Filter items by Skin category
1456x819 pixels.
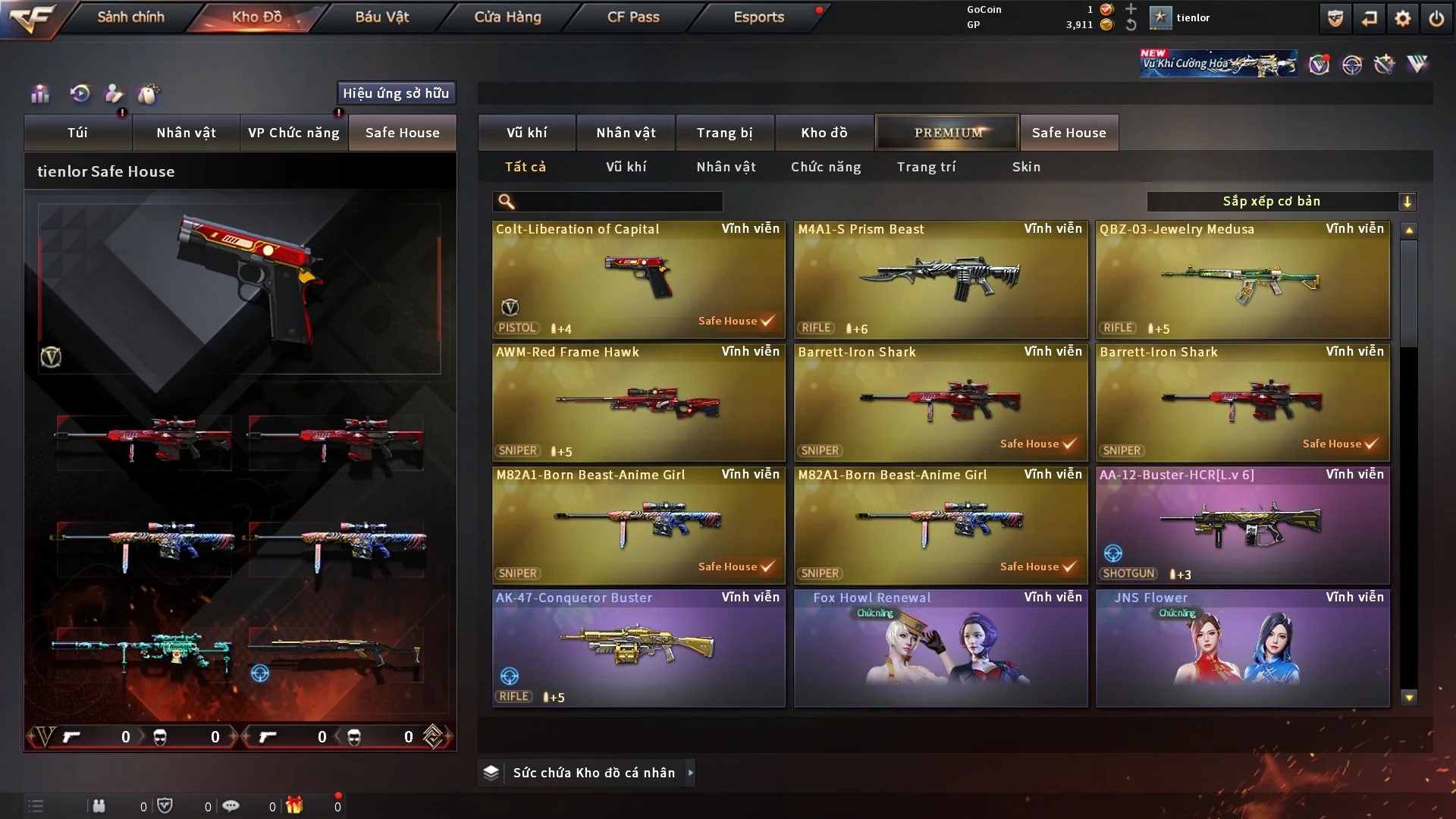1026,167
